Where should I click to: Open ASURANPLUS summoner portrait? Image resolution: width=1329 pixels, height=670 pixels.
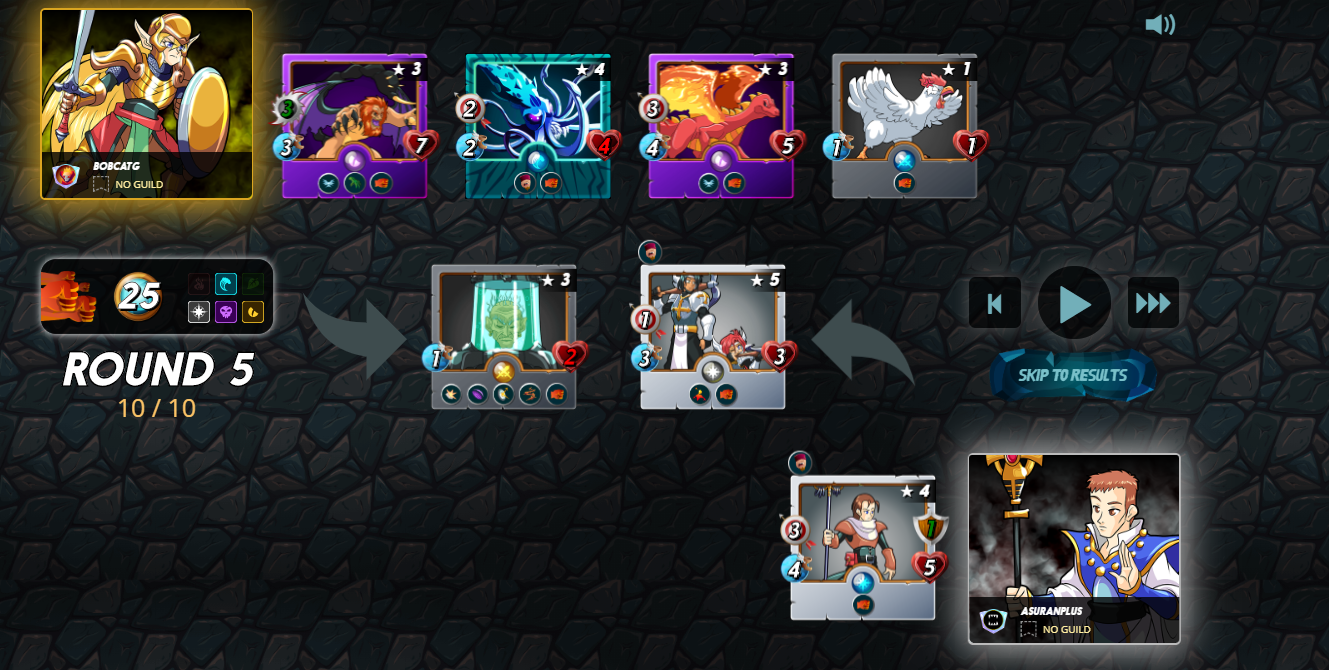[x=1074, y=548]
